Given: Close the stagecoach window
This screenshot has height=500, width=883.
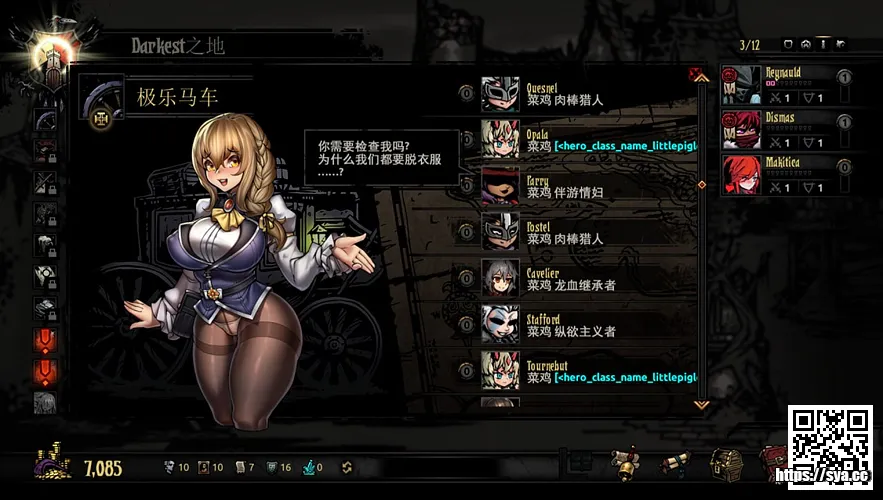Looking at the screenshot, I should pyautogui.click(x=694, y=74).
